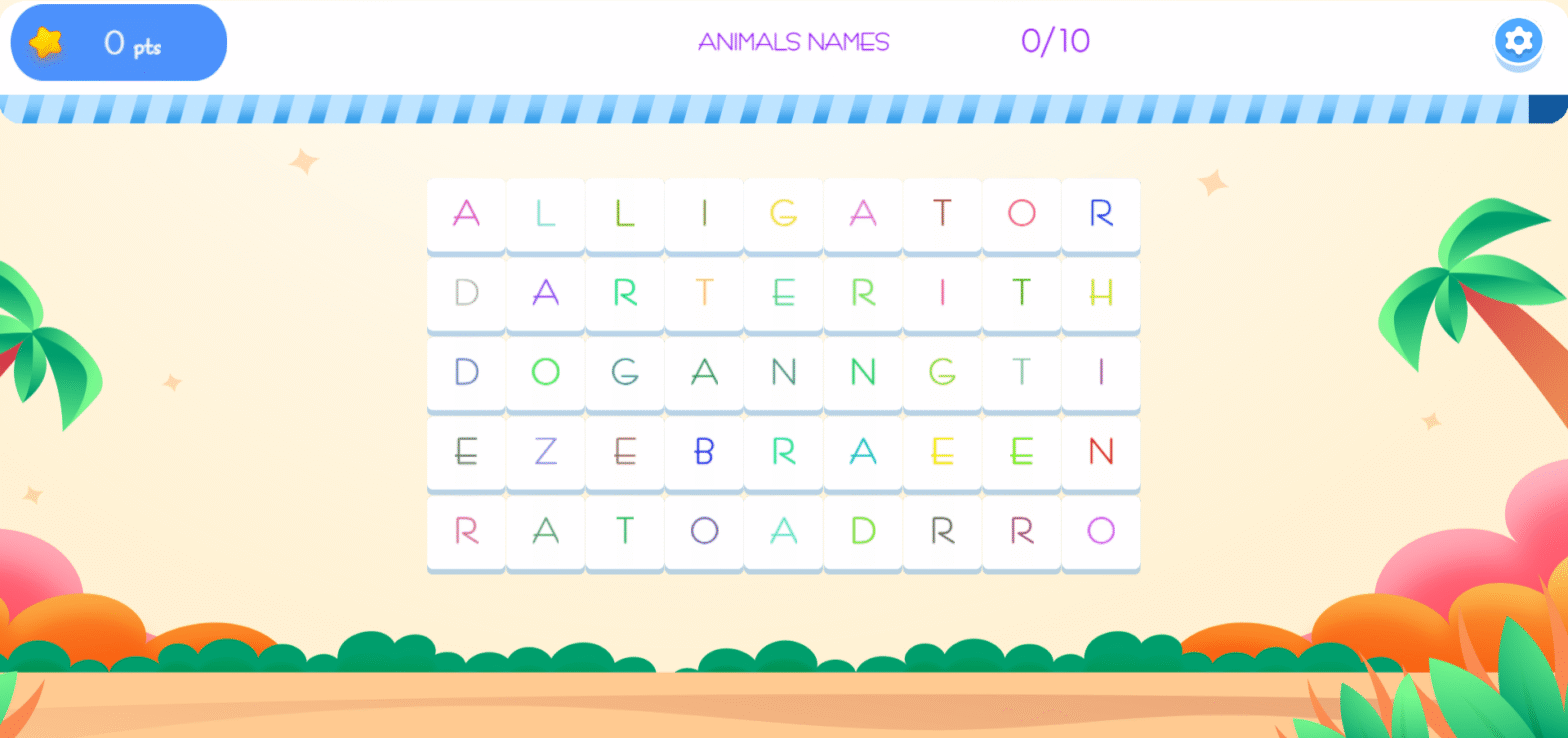Click the blue letter R ending the top row
Screen dimensions: 1568x738
(1099, 214)
